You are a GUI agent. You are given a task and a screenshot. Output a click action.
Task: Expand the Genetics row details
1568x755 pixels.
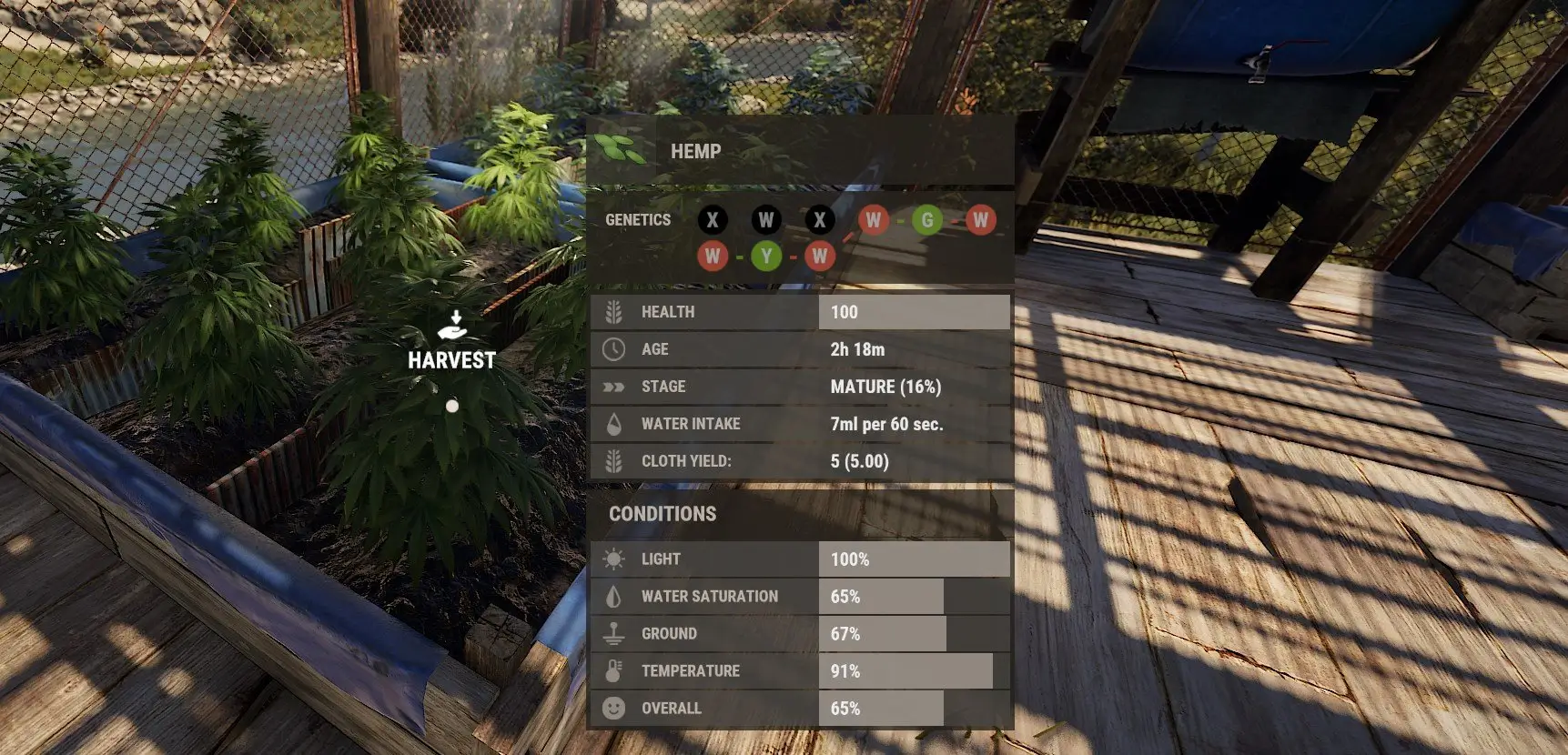(x=638, y=219)
